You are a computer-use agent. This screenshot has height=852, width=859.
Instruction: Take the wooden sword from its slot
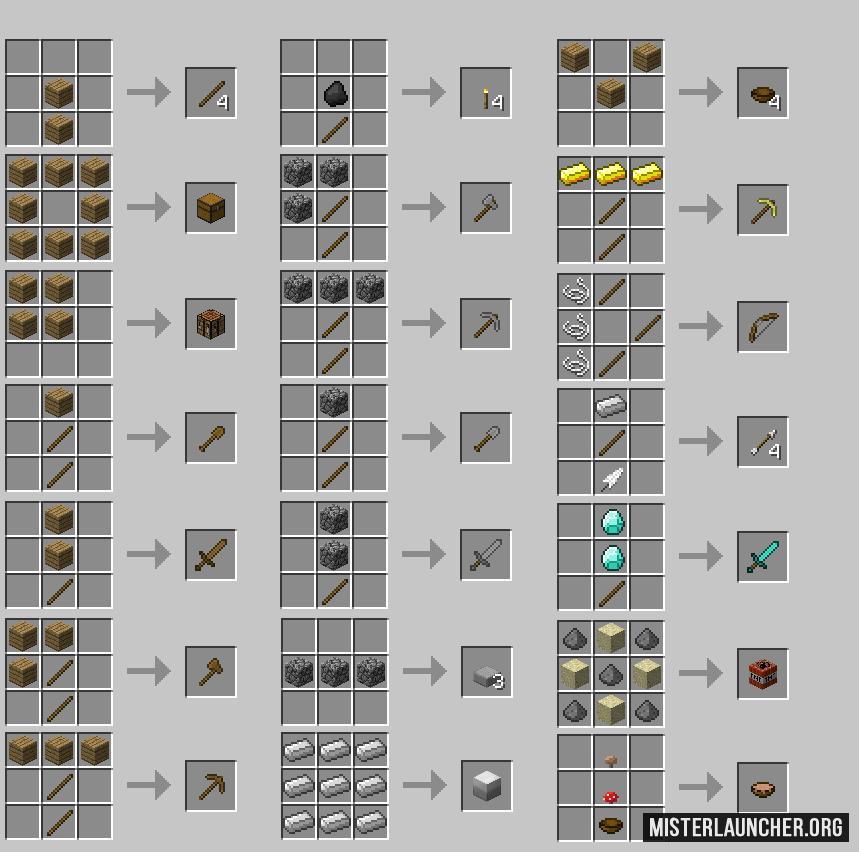tap(211, 555)
